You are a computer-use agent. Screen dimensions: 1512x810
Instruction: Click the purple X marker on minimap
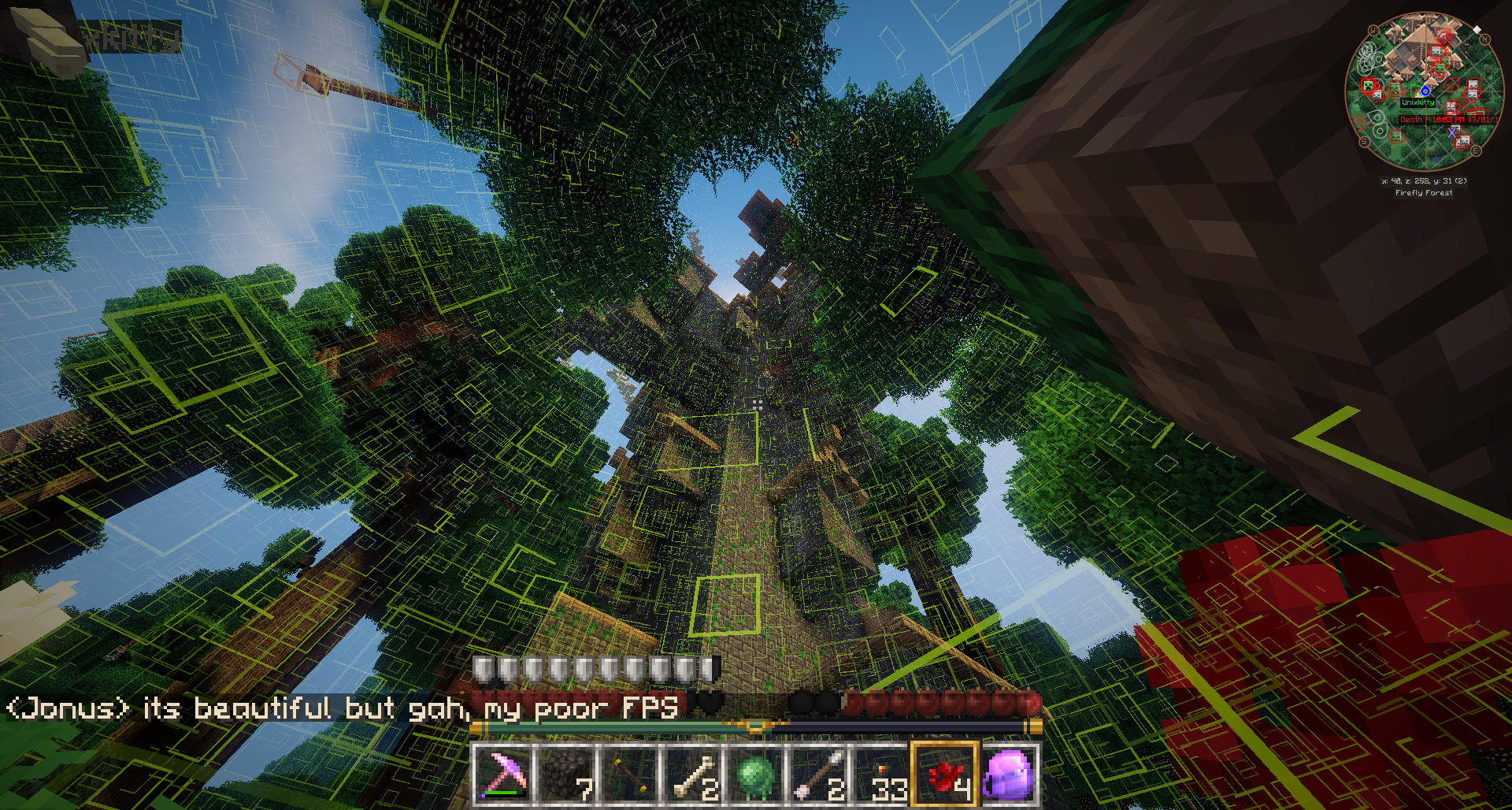pyautogui.click(x=1453, y=132)
